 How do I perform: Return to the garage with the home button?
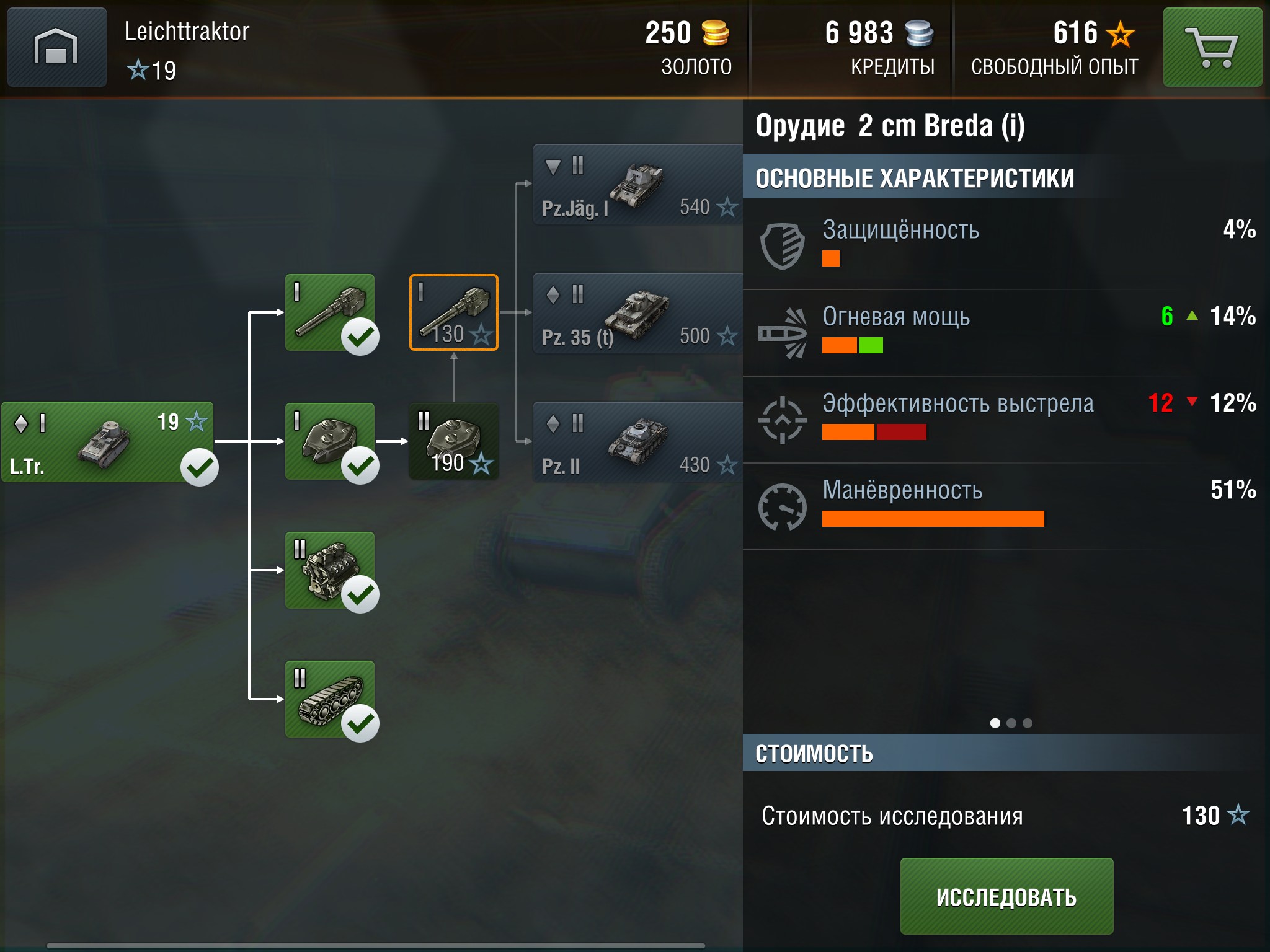(x=56, y=47)
